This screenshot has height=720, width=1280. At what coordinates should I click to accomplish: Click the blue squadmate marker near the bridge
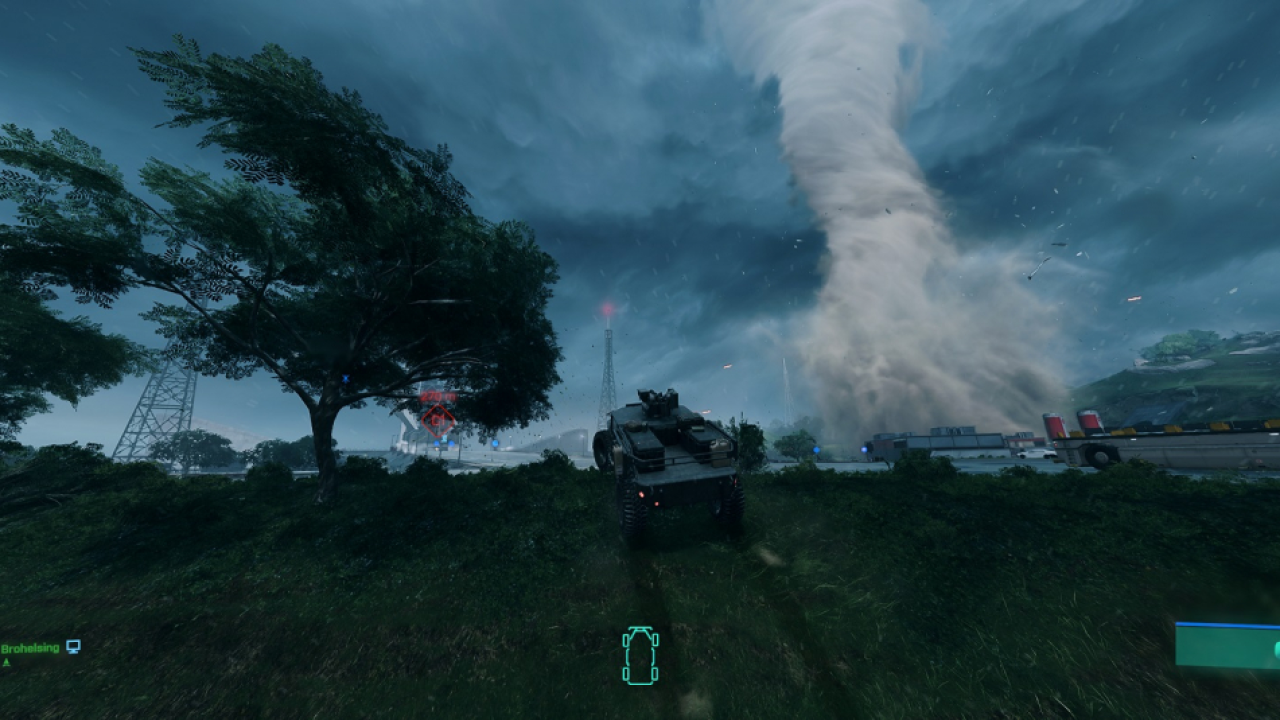point(435,443)
